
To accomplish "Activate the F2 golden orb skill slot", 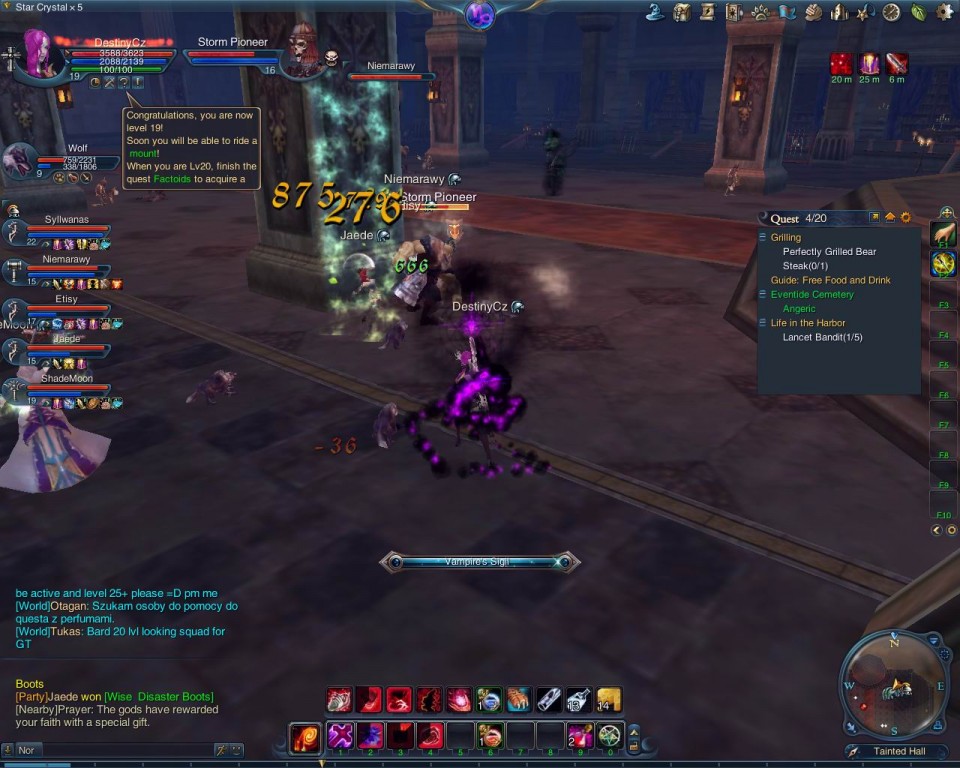I will point(943,264).
